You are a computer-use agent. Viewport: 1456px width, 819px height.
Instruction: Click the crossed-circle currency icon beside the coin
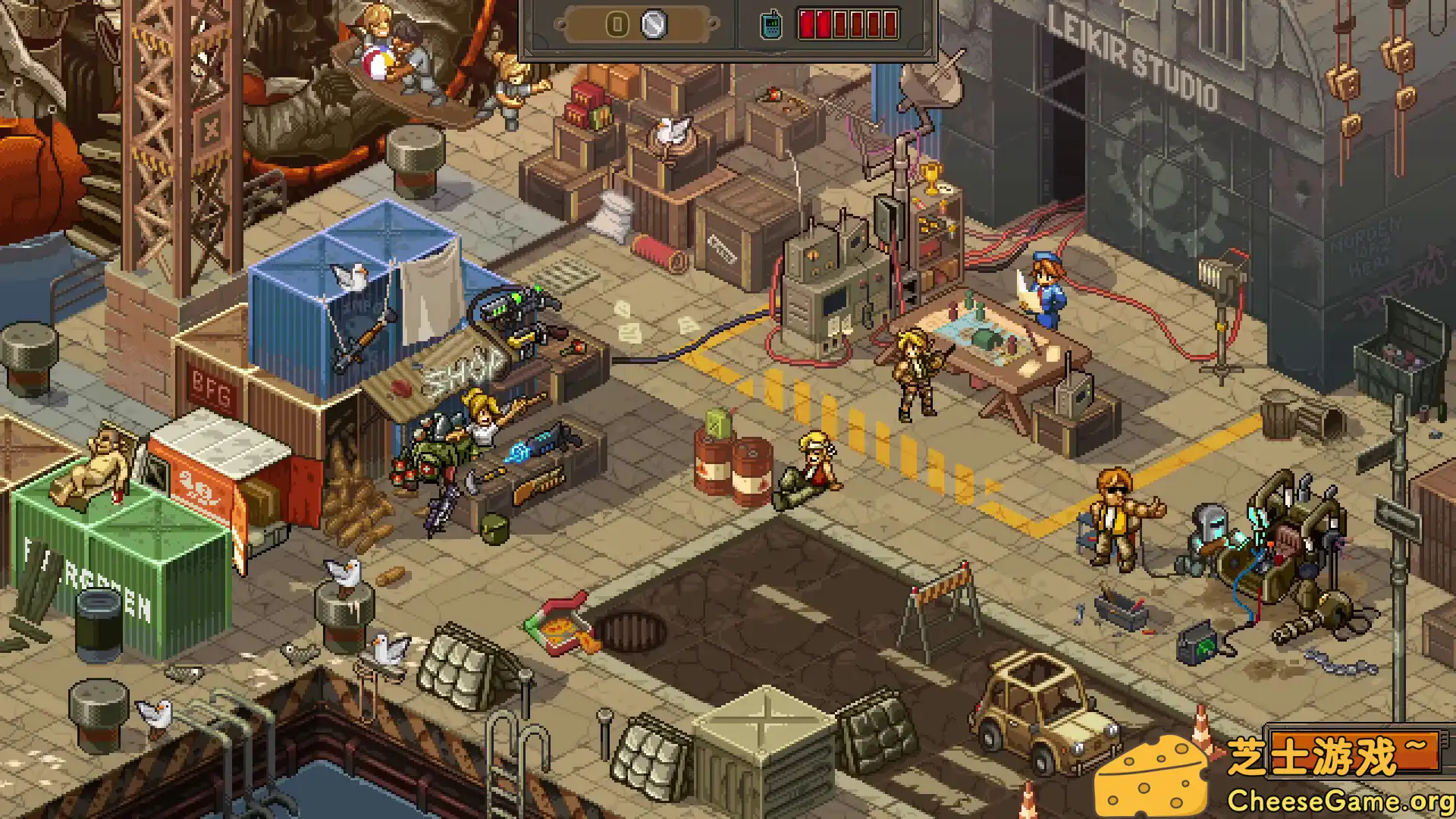coord(652,25)
